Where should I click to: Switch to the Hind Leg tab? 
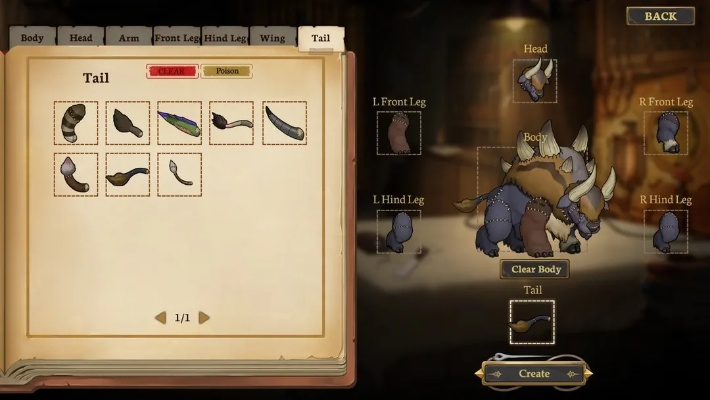click(x=225, y=39)
